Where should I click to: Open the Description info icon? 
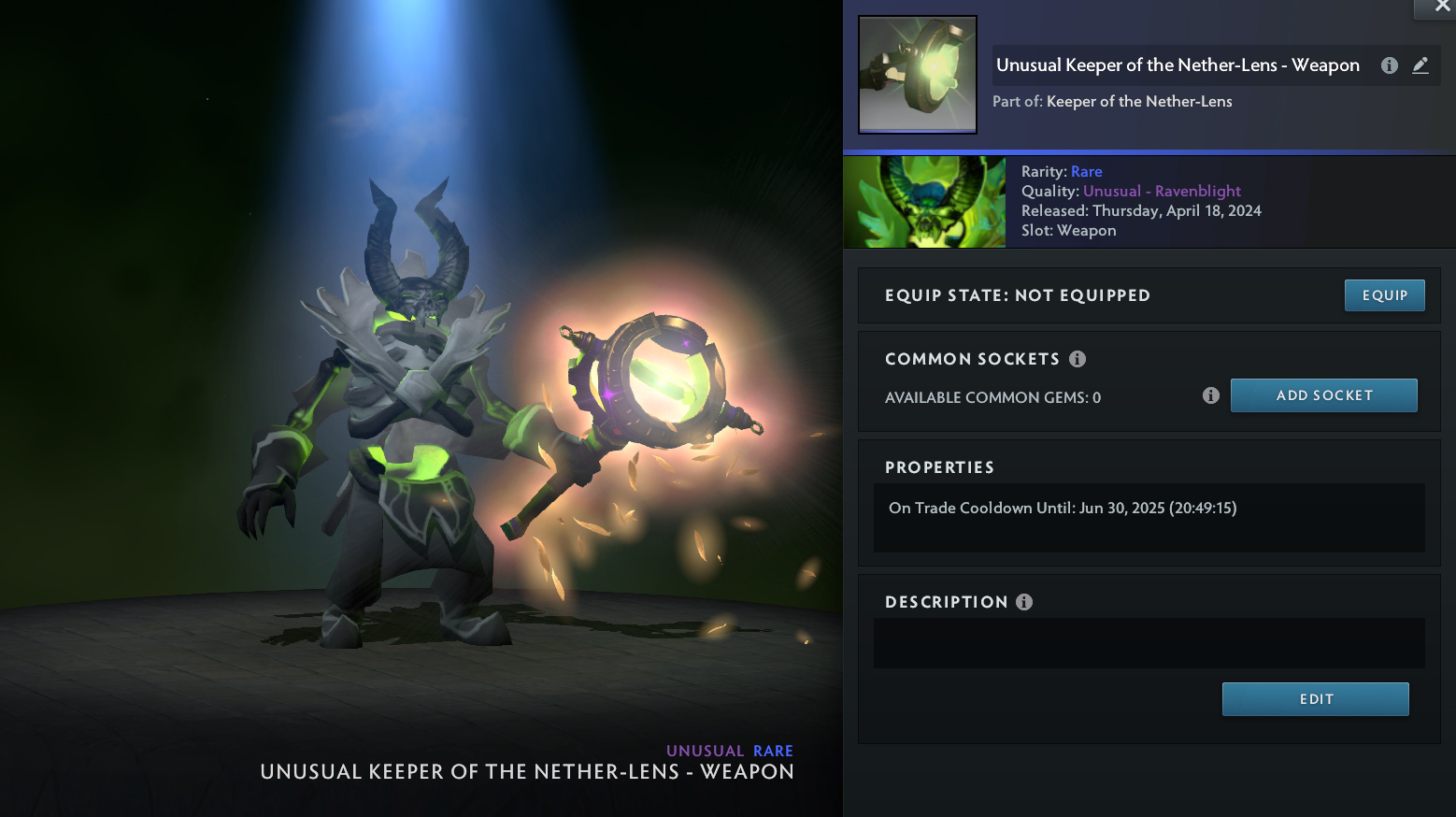[x=1024, y=602]
